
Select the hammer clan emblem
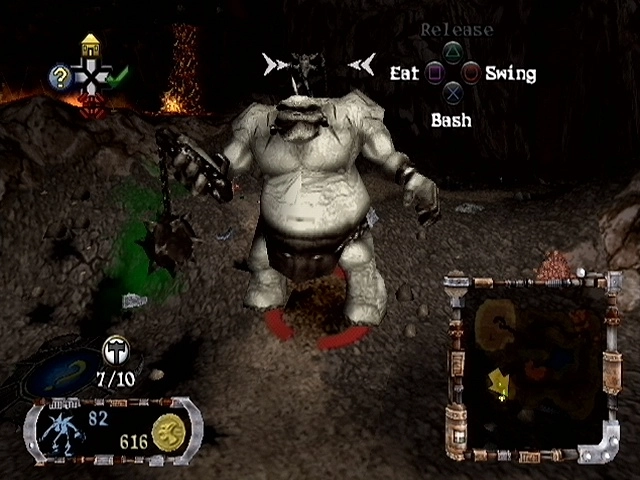[x=115, y=350]
